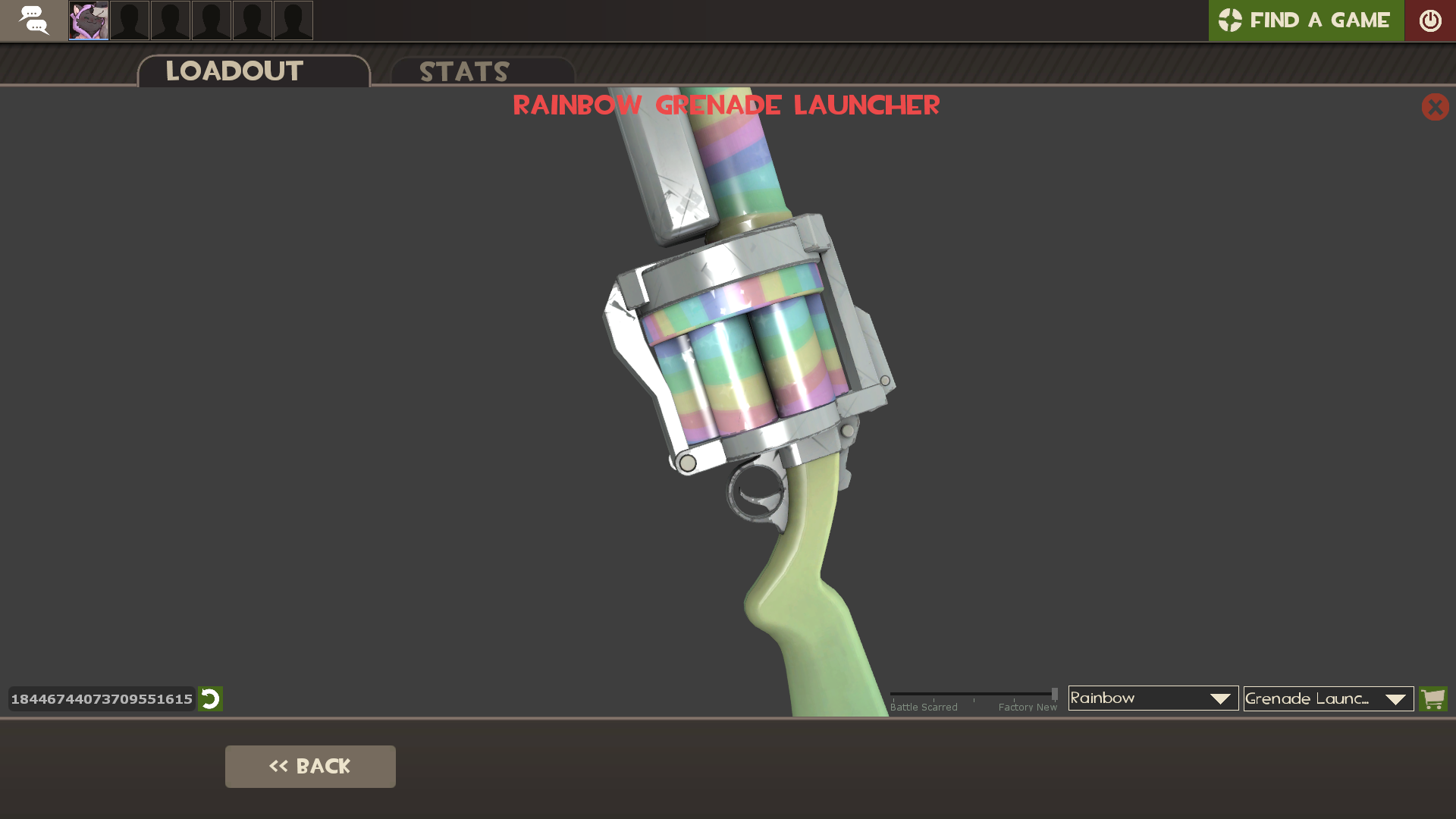The width and height of the screenshot is (1456, 819).
Task: Click the TF2 logo on Find a Game button
Action: pos(1232,20)
